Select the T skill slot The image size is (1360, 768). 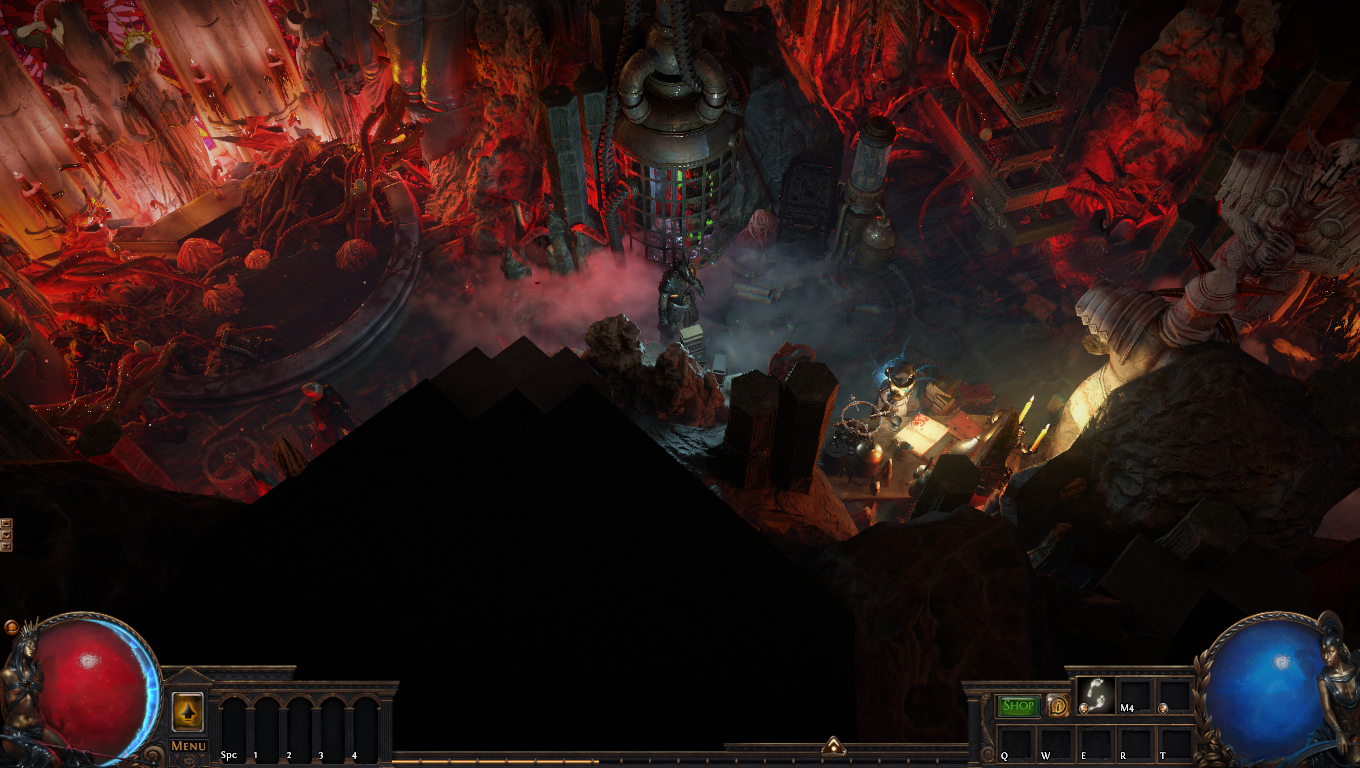[x=1174, y=743]
